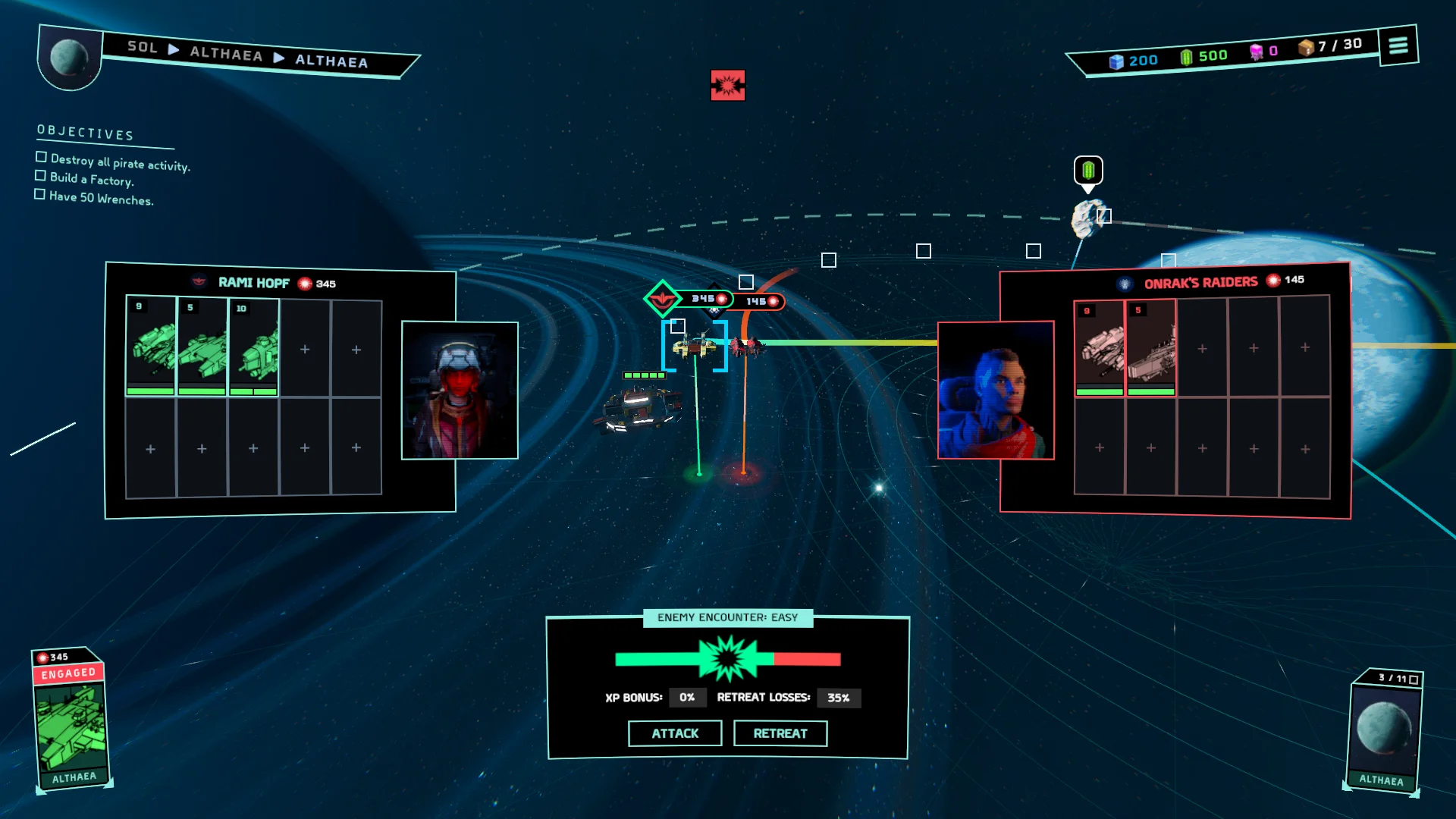Image resolution: width=1456 pixels, height=819 pixels.
Task: Retreat from the encounter
Action: [780, 733]
